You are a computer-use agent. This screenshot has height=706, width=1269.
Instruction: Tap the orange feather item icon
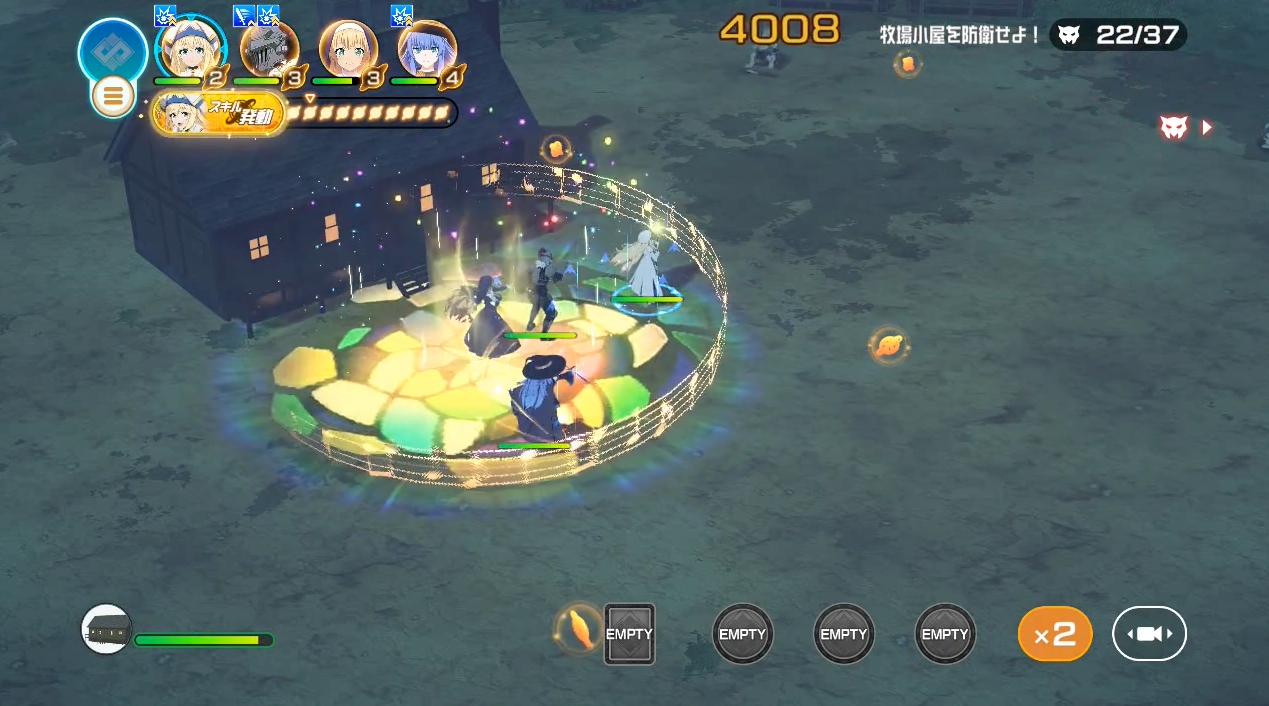(579, 629)
